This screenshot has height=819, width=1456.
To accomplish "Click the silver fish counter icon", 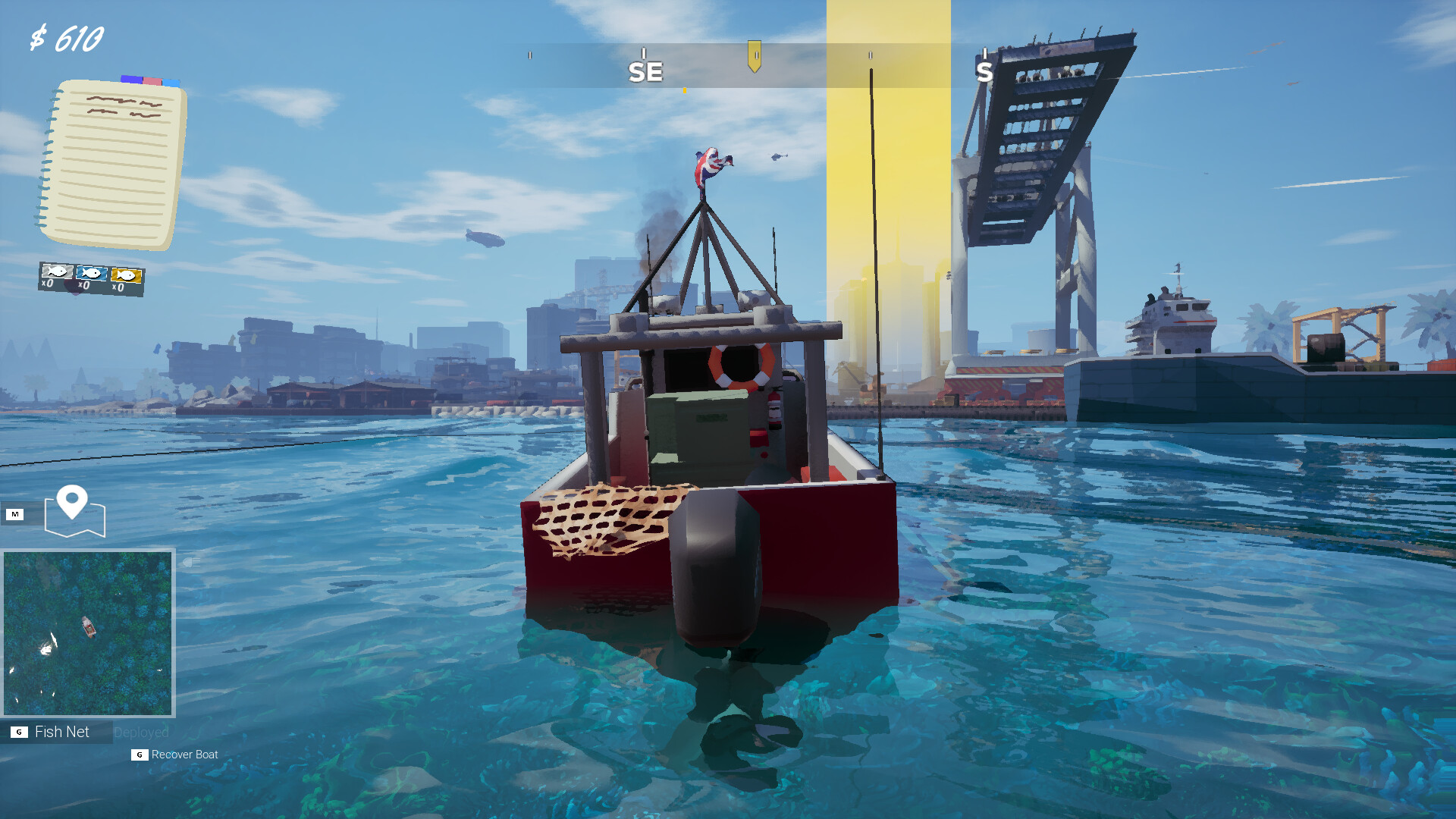I will (58, 271).
